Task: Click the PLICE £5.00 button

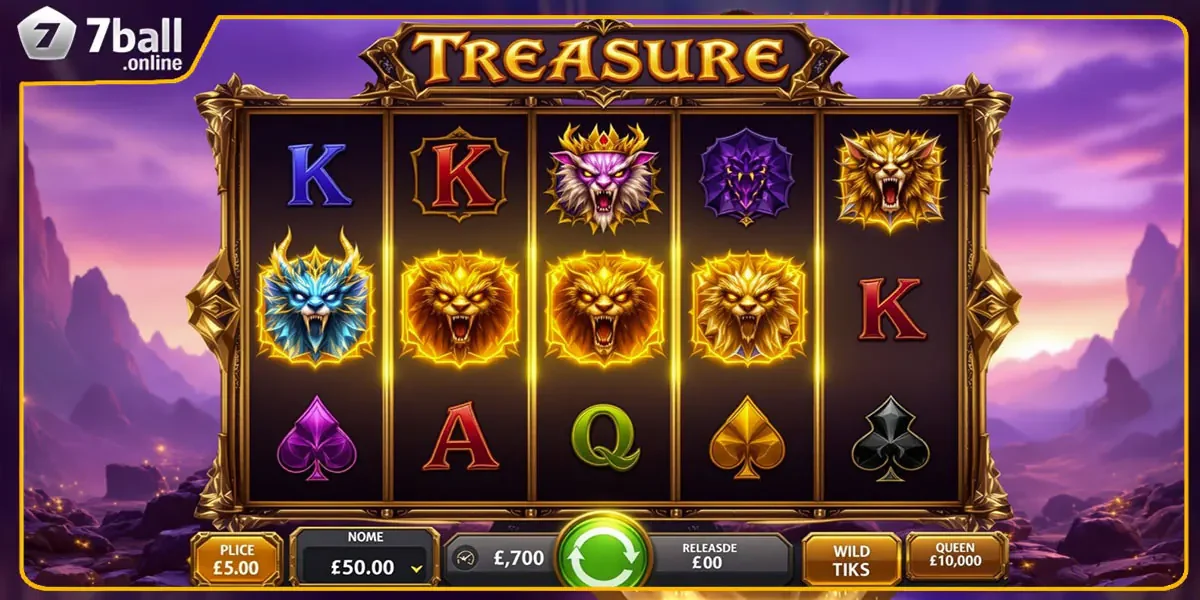Action: [x=238, y=558]
